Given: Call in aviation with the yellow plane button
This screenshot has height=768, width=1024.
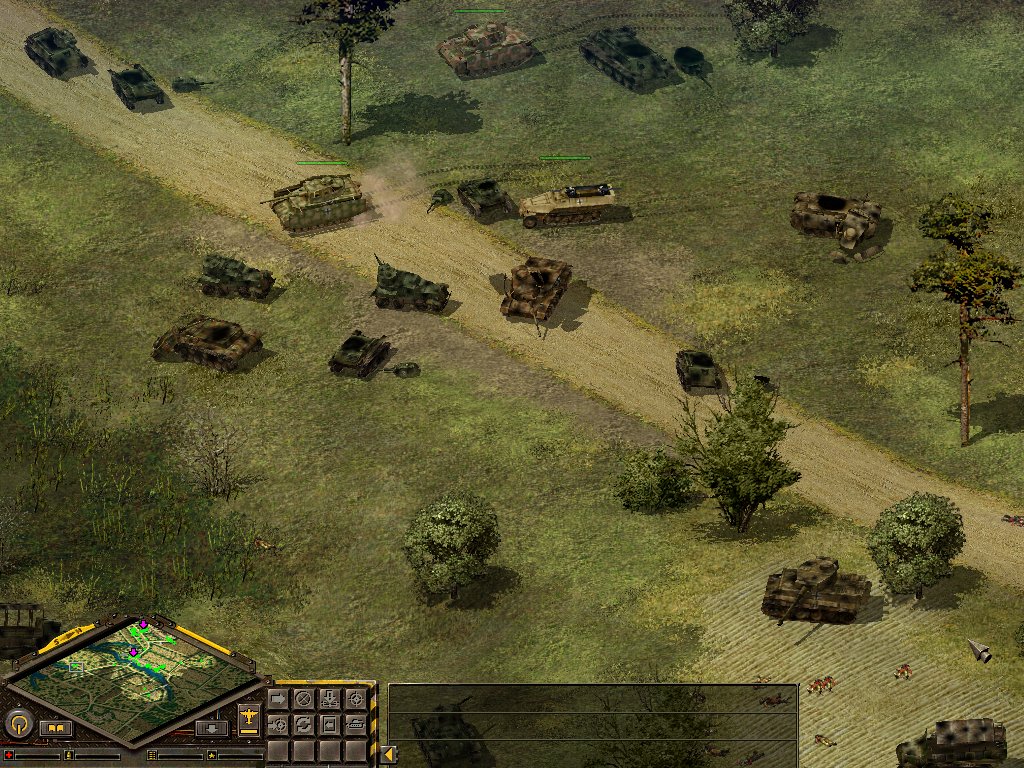Looking at the screenshot, I should 249,718.
